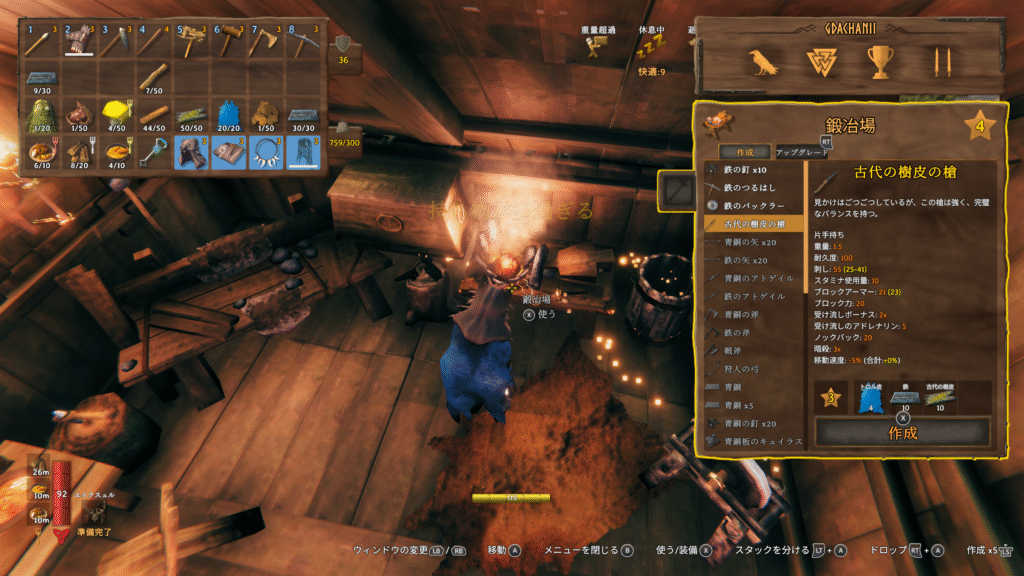Open the raven tutorial log icon
The height and width of the screenshot is (576, 1024).
pos(763,63)
